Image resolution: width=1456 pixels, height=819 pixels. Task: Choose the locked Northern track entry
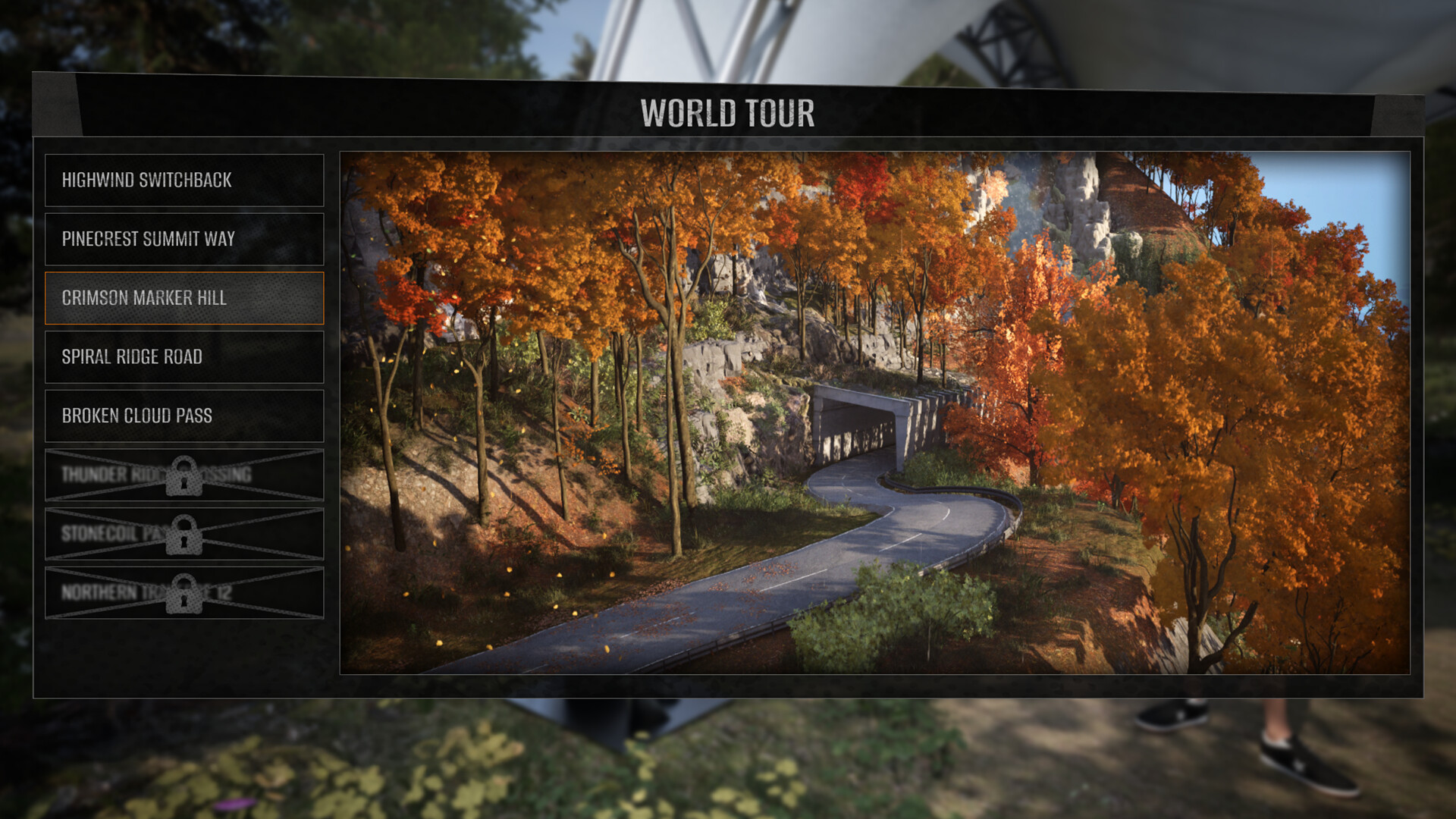point(184,592)
